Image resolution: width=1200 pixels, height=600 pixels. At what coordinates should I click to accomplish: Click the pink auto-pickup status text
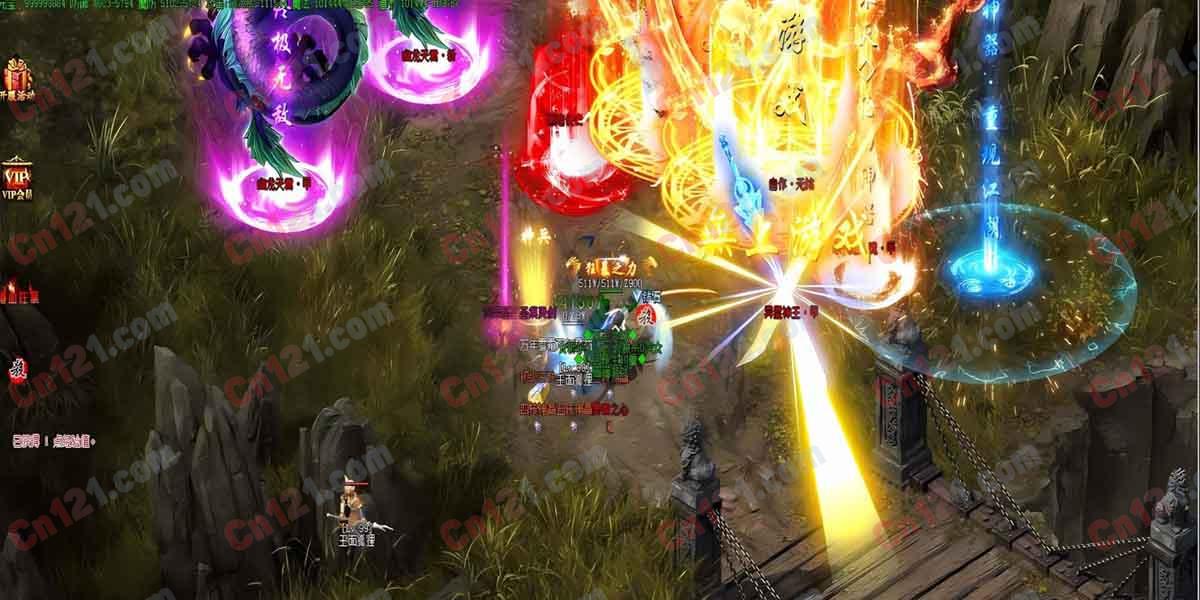(x=51, y=440)
